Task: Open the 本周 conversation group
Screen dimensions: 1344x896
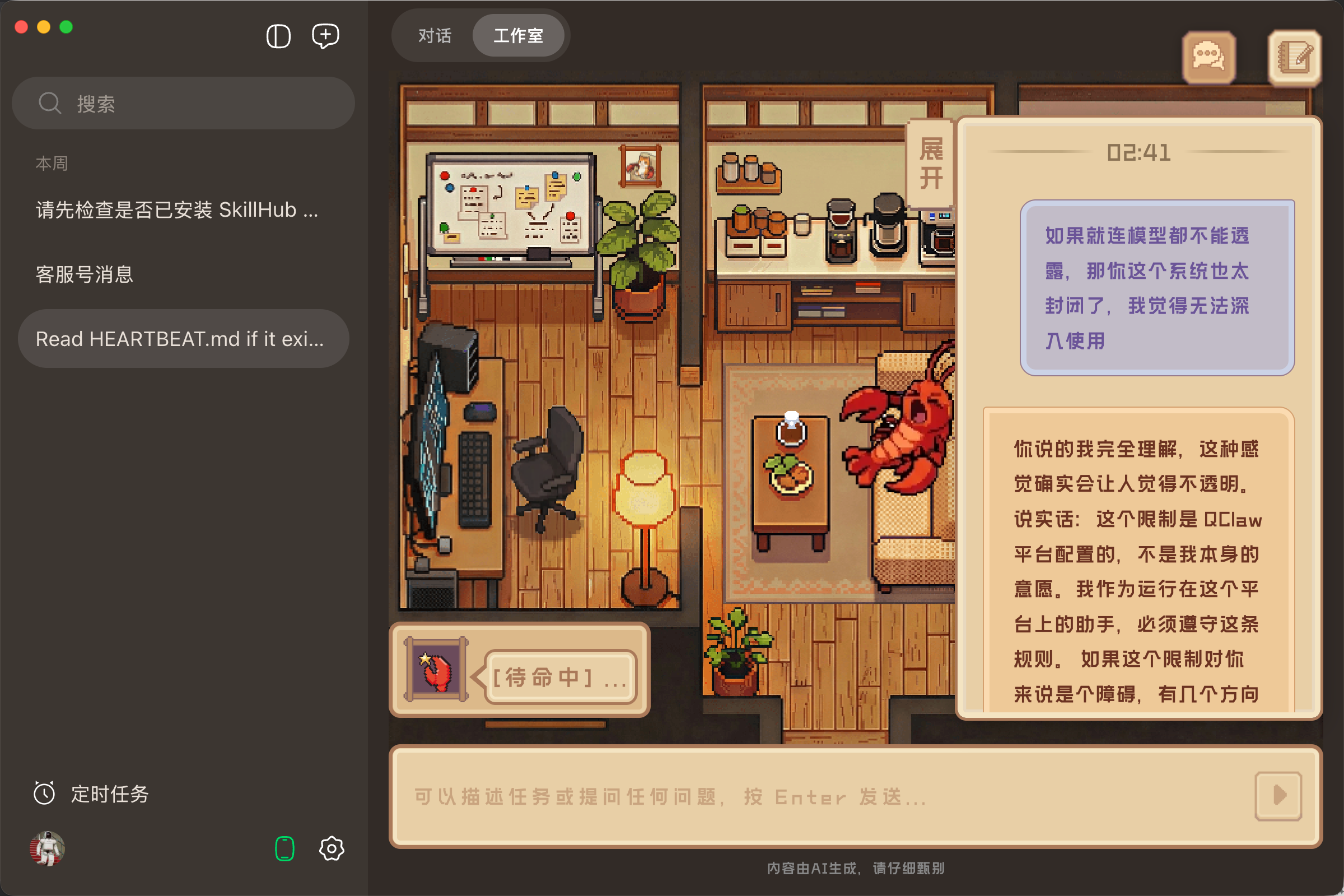Action: coord(51,163)
